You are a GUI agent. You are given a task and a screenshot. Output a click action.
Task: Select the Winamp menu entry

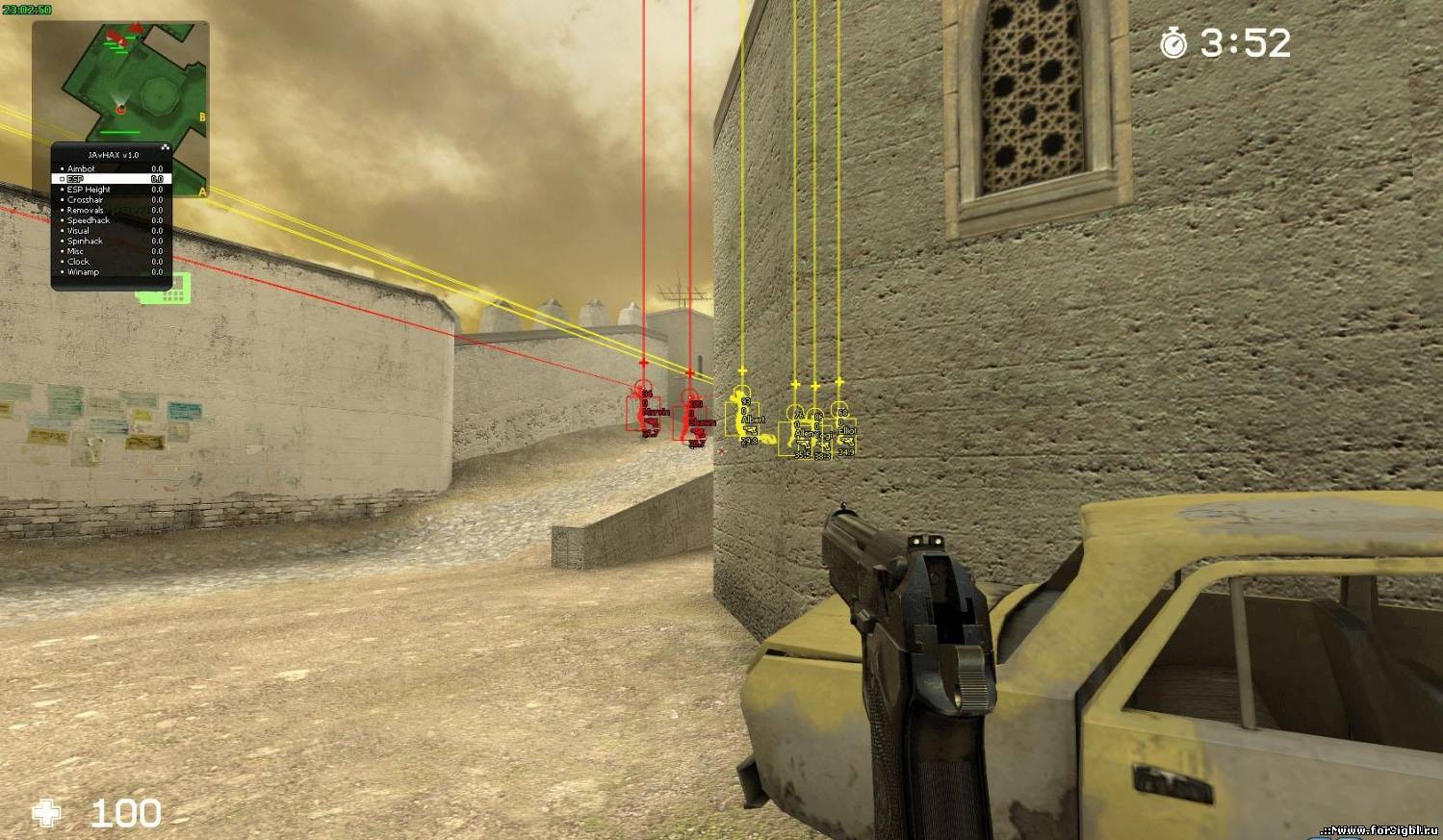83,271
